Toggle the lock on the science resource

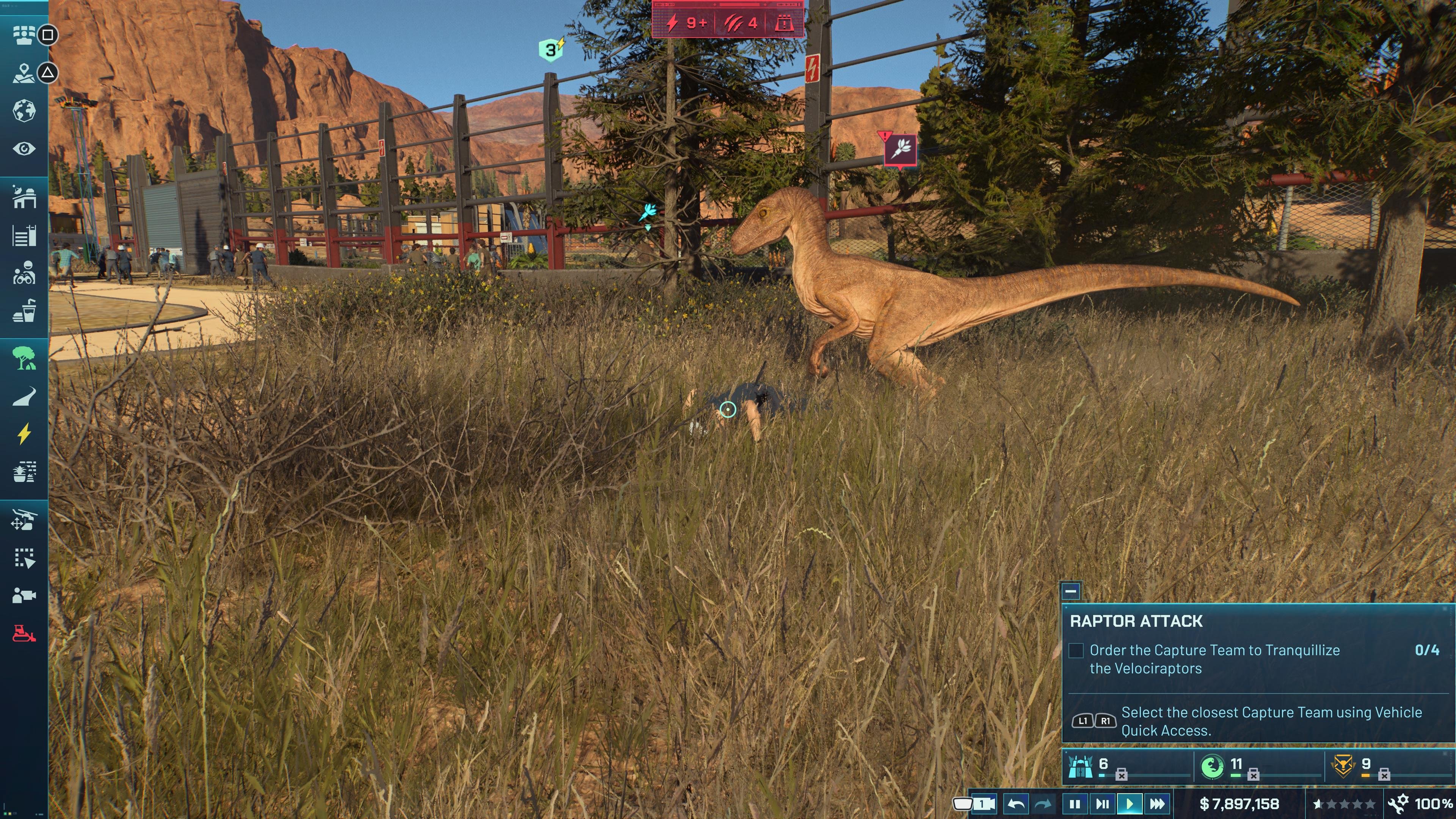(1254, 775)
